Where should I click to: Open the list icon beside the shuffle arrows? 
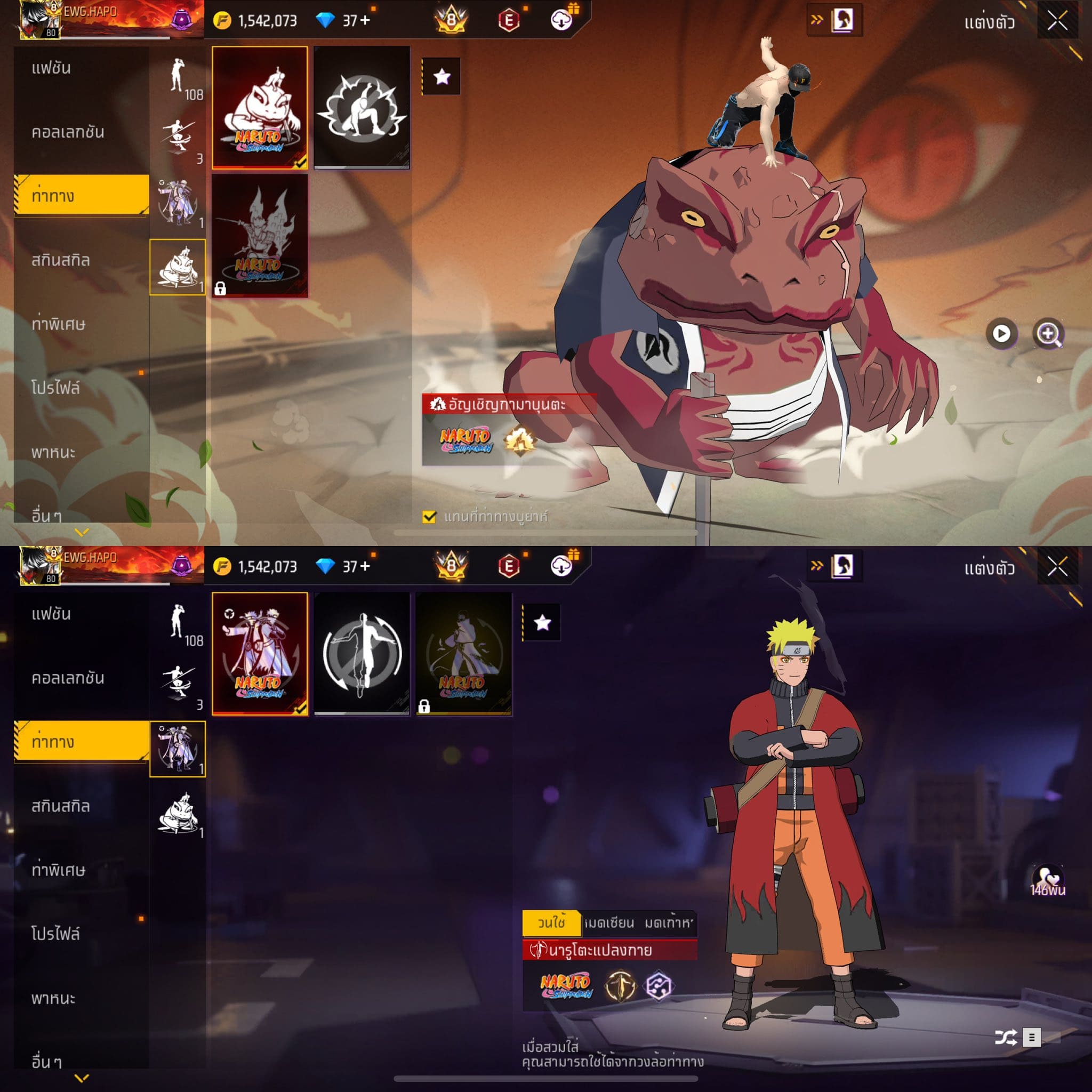pos(1032,1037)
